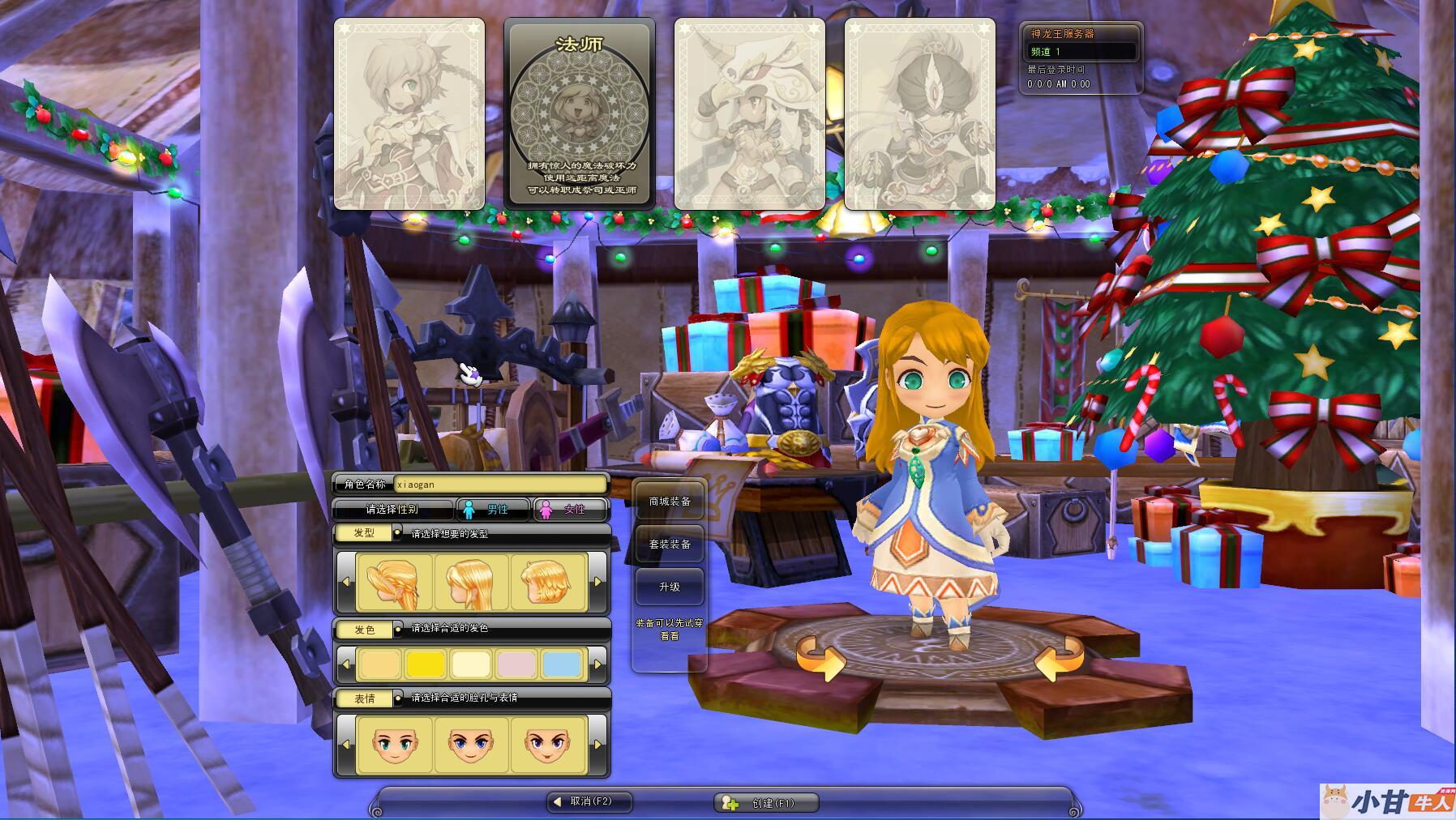Viewport: 1456px width, 820px height.
Task: Click the character name field with xiaogan
Action: coord(500,485)
